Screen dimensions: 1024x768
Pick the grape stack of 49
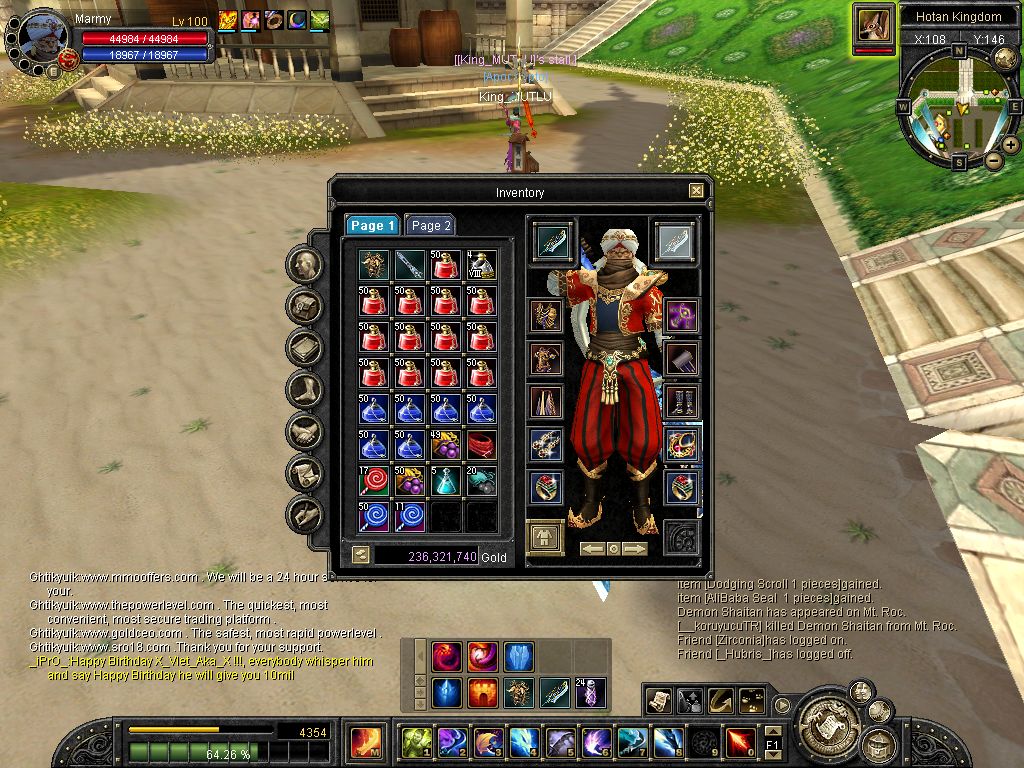pyautogui.click(x=446, y=443)
